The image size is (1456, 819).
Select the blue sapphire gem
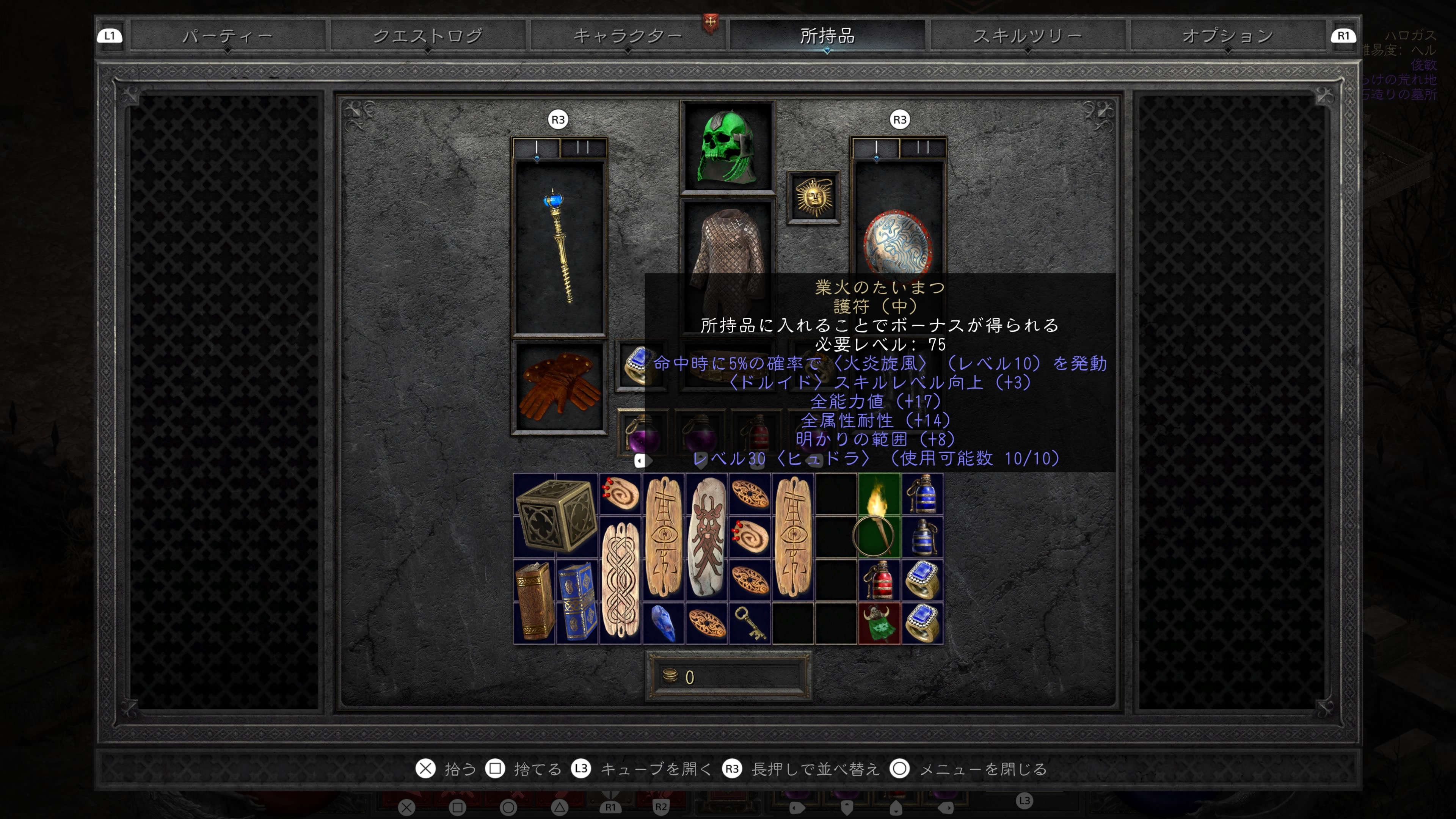click(663, 623)
